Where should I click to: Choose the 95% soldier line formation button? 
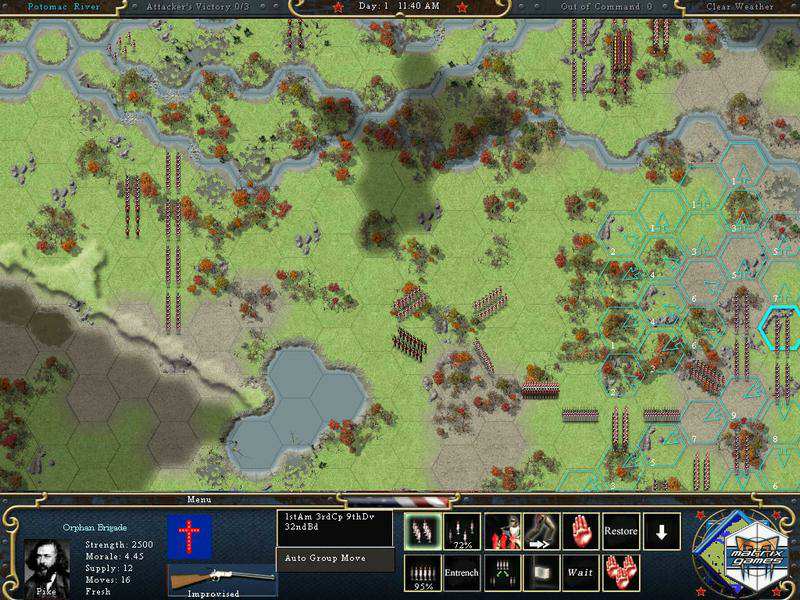[x=422, y=573]
